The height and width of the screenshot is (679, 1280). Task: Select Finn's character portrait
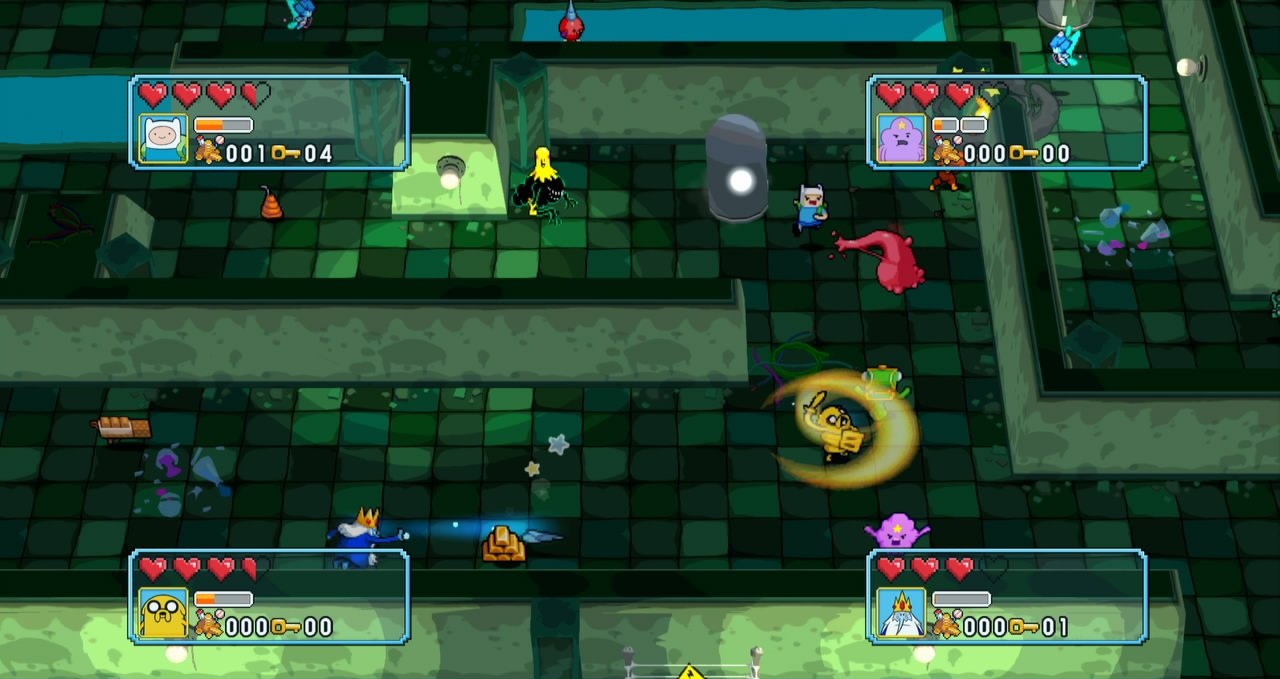tap(162, 139)
